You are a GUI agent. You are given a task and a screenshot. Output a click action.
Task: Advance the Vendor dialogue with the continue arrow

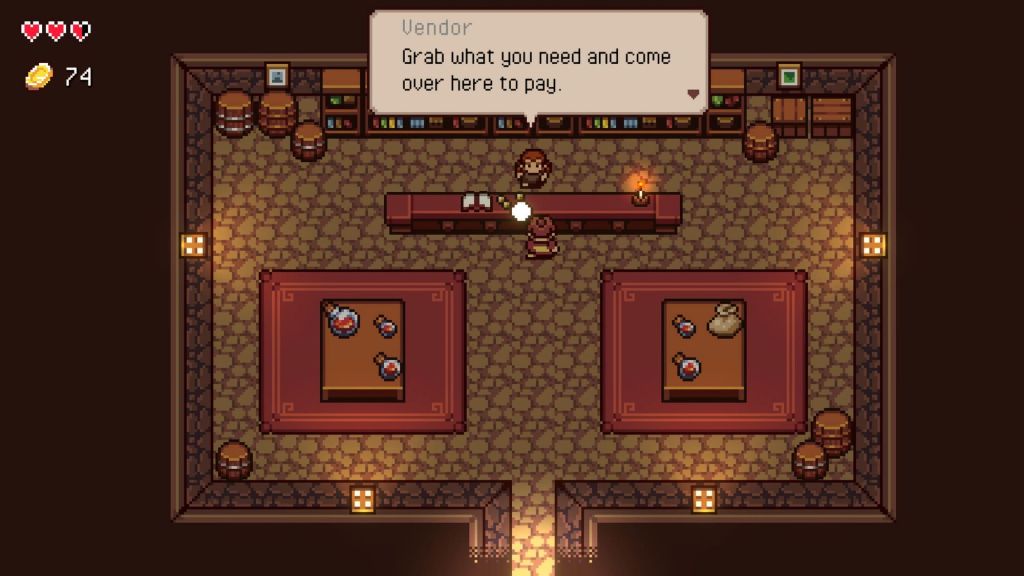(x=691, y=94)
